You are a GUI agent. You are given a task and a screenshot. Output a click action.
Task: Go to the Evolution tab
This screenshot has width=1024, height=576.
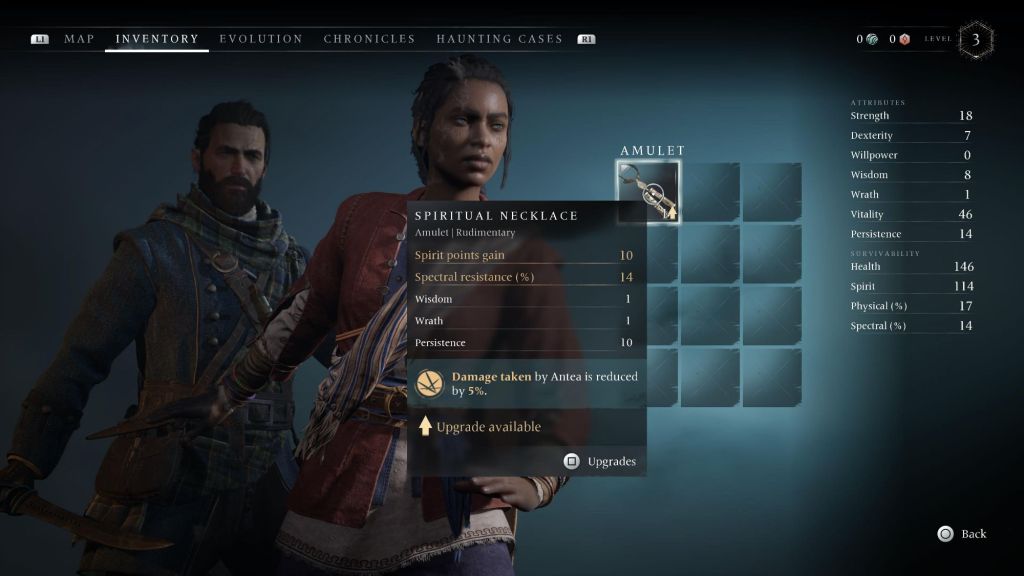261,39
